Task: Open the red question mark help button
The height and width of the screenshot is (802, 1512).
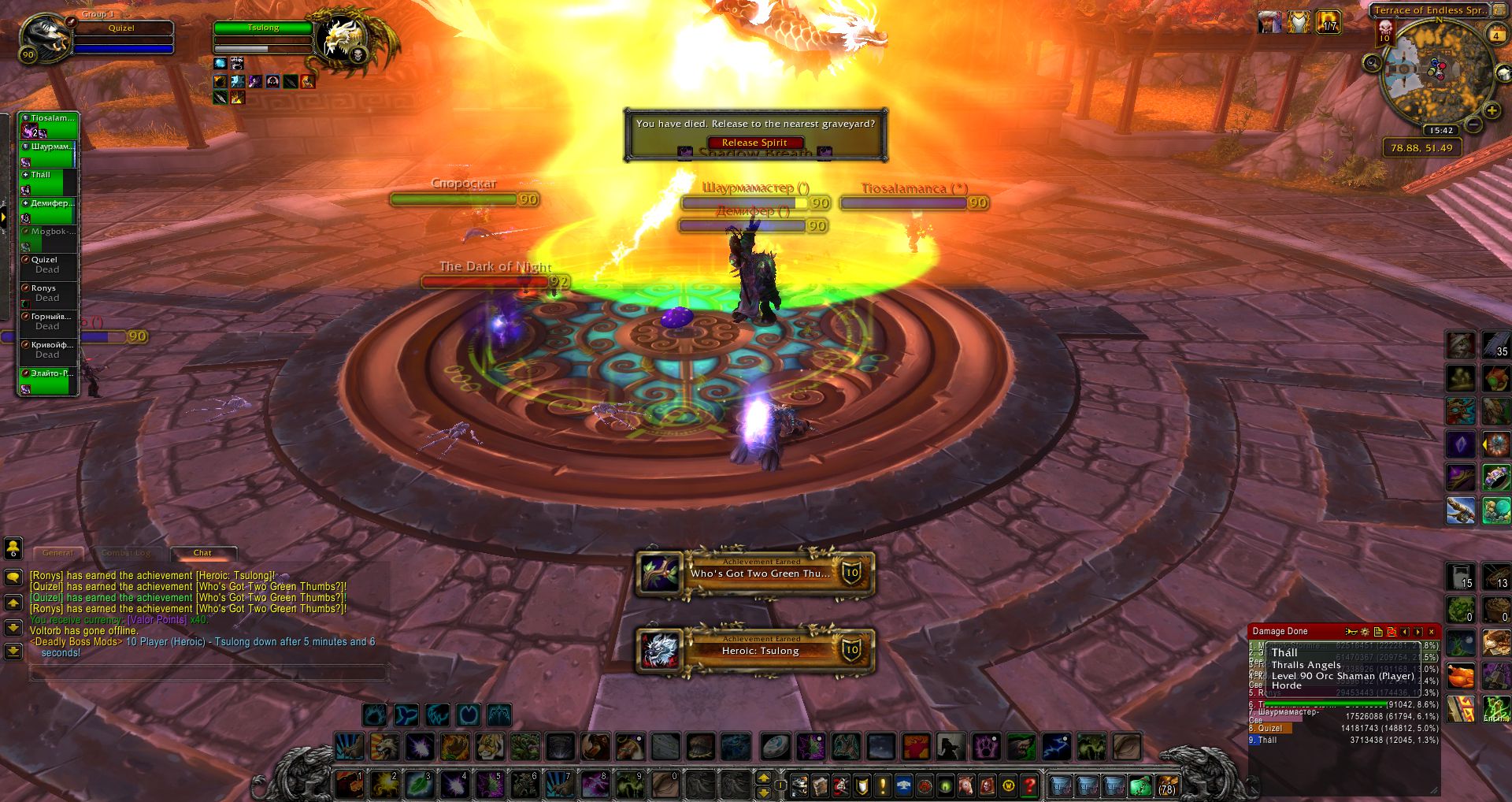Action: tap(1029, 785)
